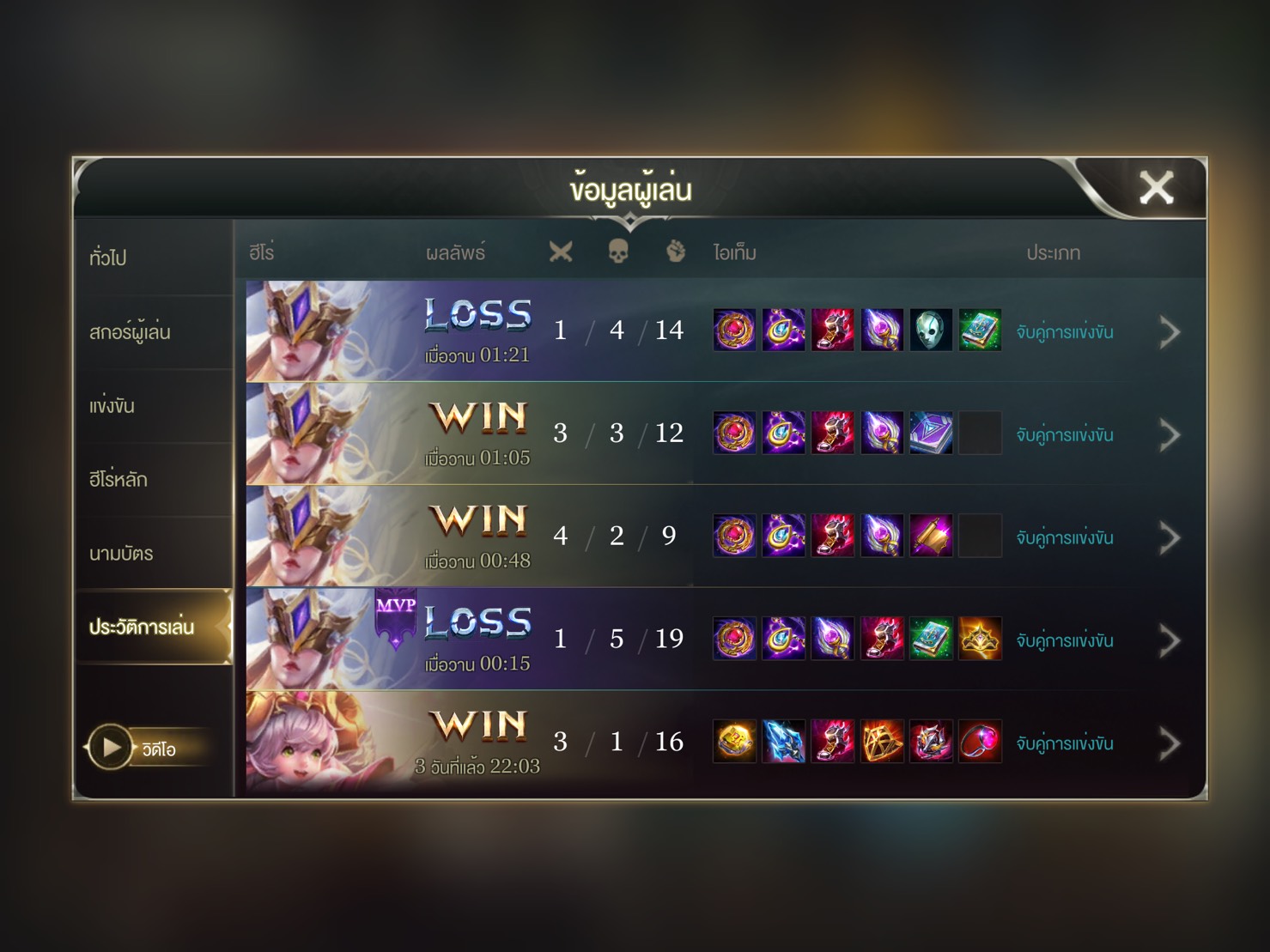The height and width of the screenshot is (952, 1270).
Task: Click the white mask item in first match
Action: point(931,330)
